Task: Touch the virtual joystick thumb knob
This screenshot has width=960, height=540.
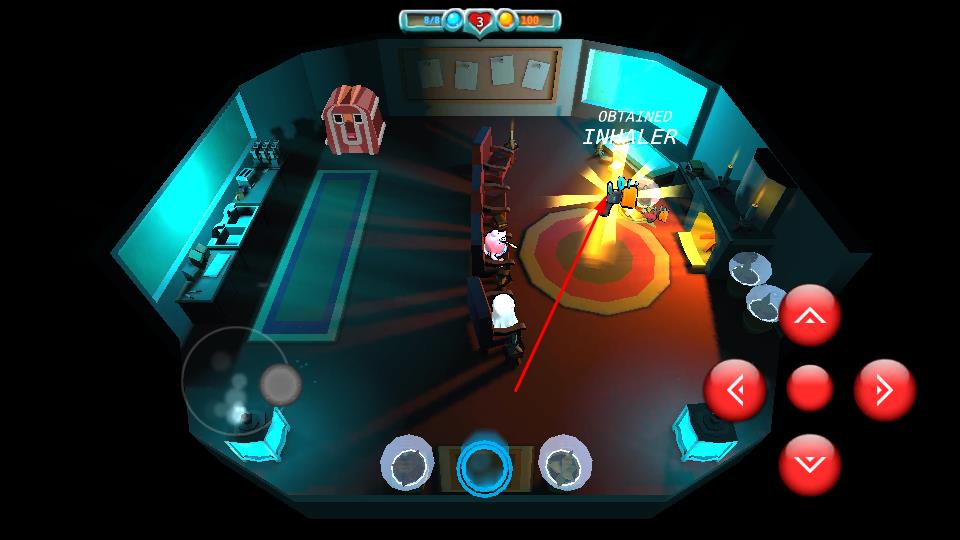Action: [280, 383]
